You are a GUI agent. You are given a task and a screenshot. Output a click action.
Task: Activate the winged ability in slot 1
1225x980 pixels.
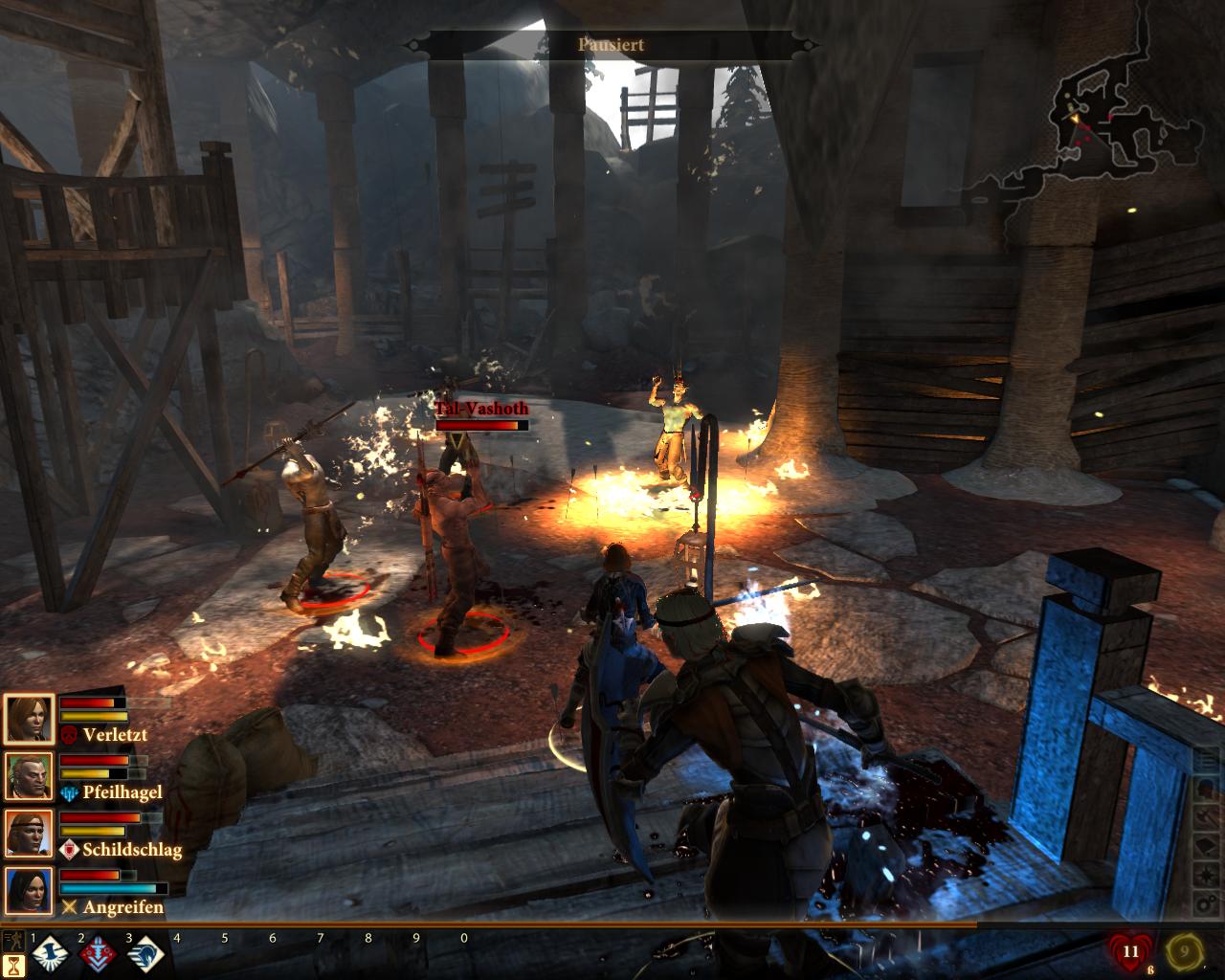coord(48,954)
